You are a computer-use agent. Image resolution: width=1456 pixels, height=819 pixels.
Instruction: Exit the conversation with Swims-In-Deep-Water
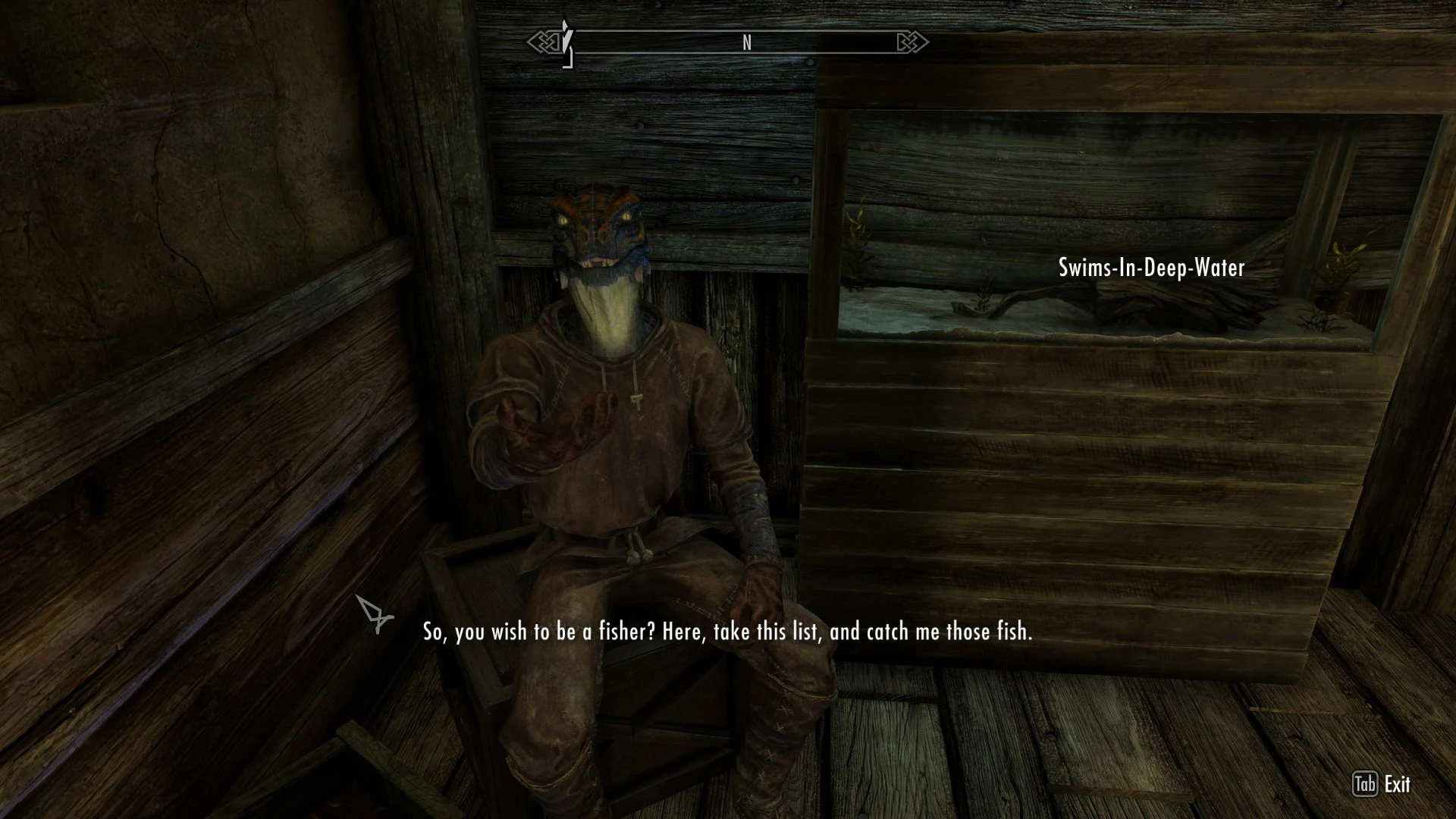pos(1382,784)
